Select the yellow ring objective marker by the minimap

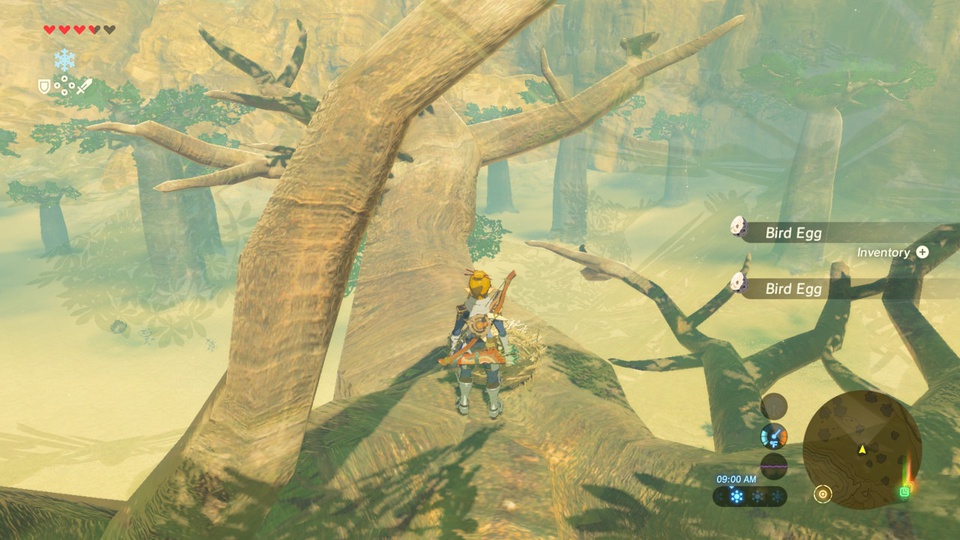tap(822, 494)
